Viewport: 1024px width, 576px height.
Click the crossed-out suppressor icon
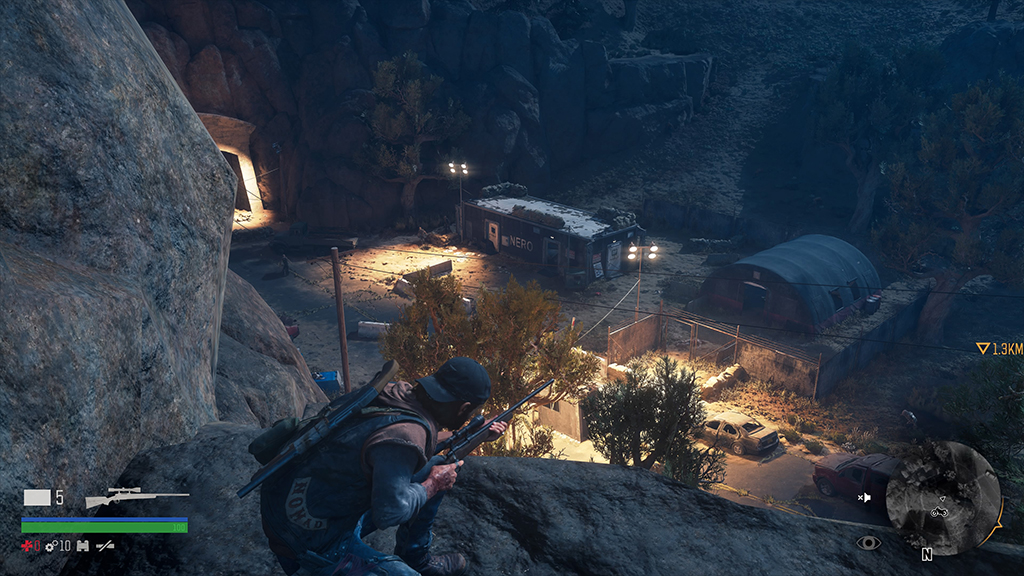click(x=104, y=546)
